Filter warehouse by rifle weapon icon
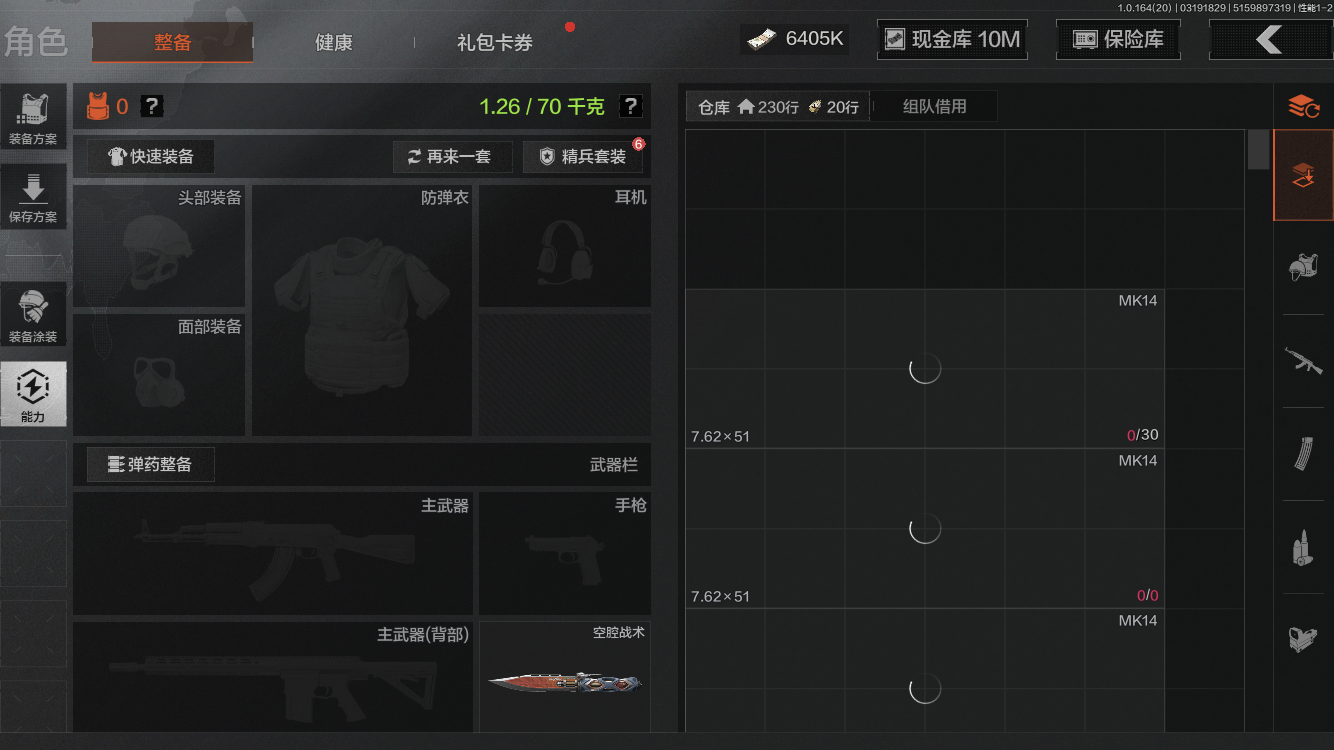Screen dimensions: 1334x750 tap(1303, 361)
